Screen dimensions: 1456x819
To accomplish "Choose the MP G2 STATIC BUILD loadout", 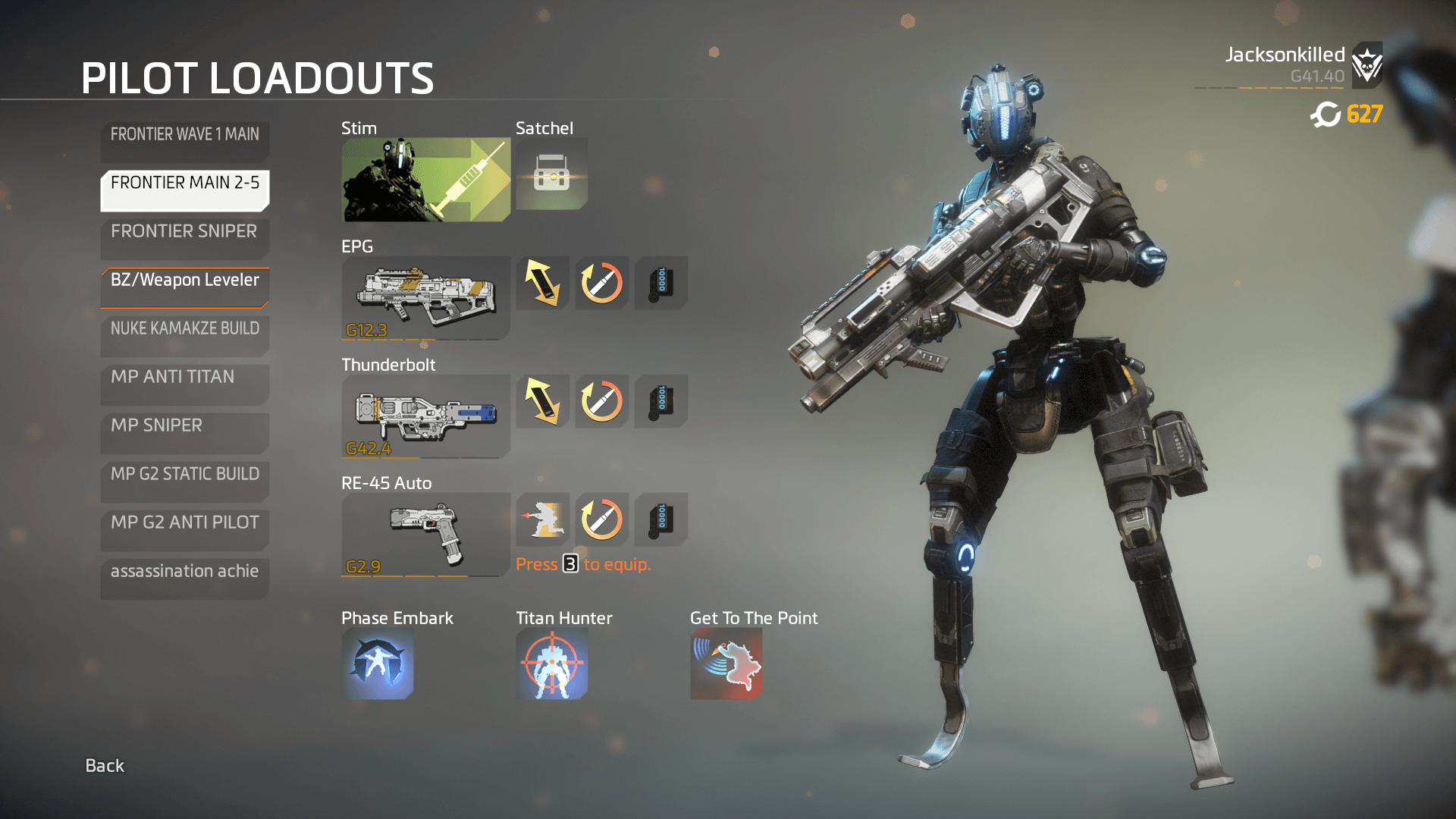I will 184,480.
